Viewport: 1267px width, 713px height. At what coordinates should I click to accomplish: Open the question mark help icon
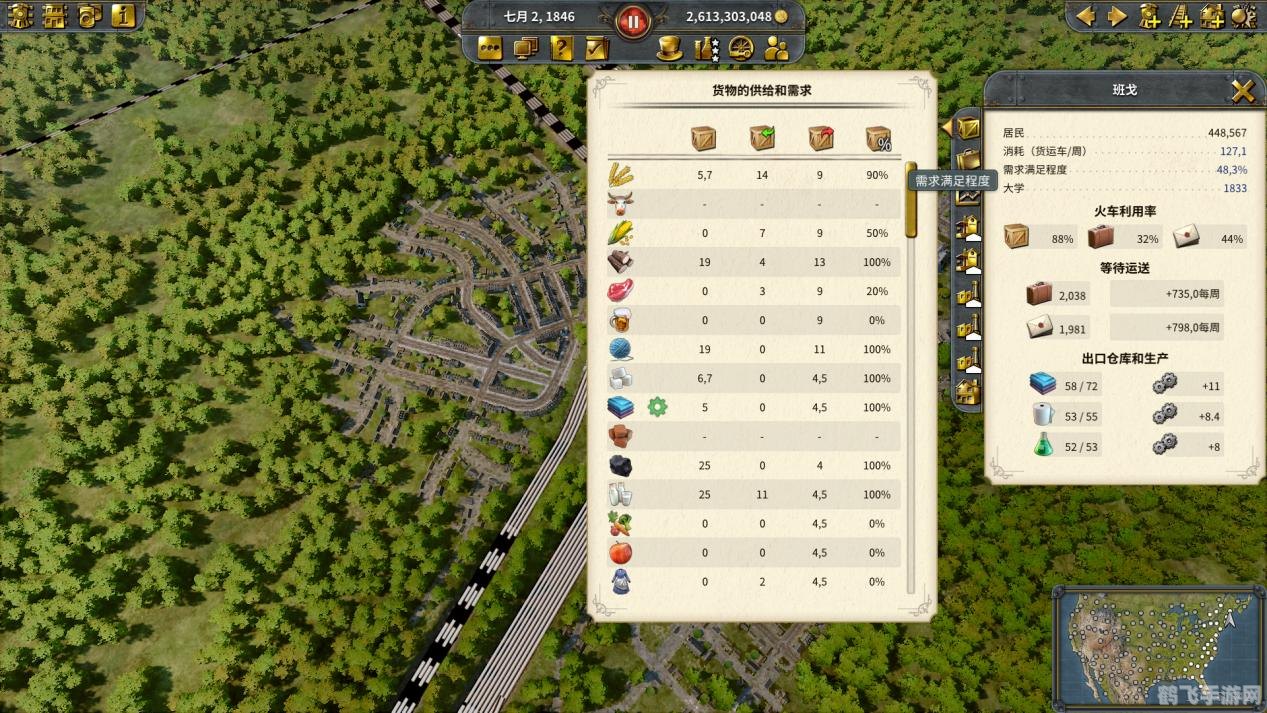coord(562,48)
